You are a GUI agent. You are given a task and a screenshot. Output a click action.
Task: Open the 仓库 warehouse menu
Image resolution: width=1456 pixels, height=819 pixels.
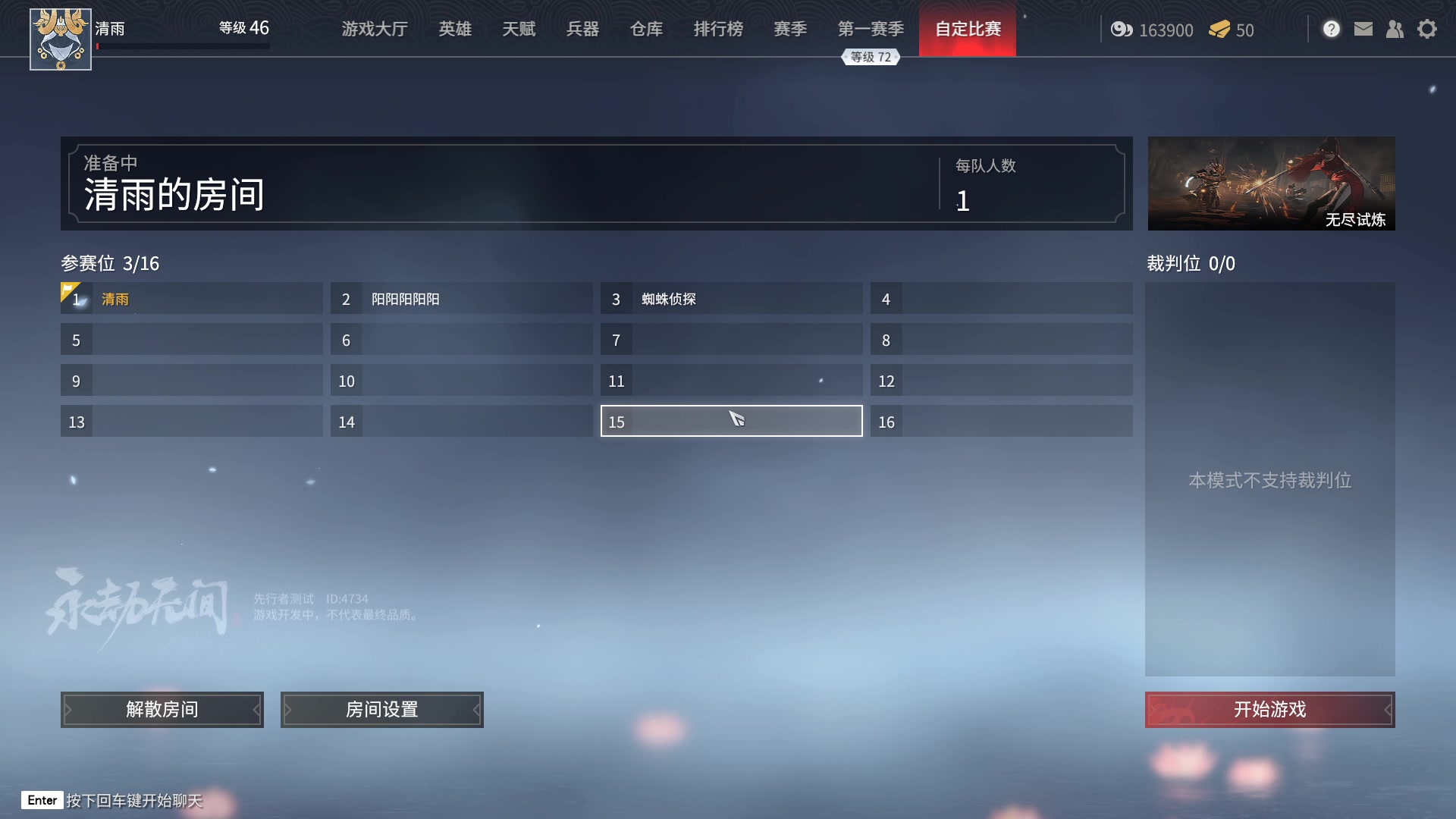tap(646, 29)
